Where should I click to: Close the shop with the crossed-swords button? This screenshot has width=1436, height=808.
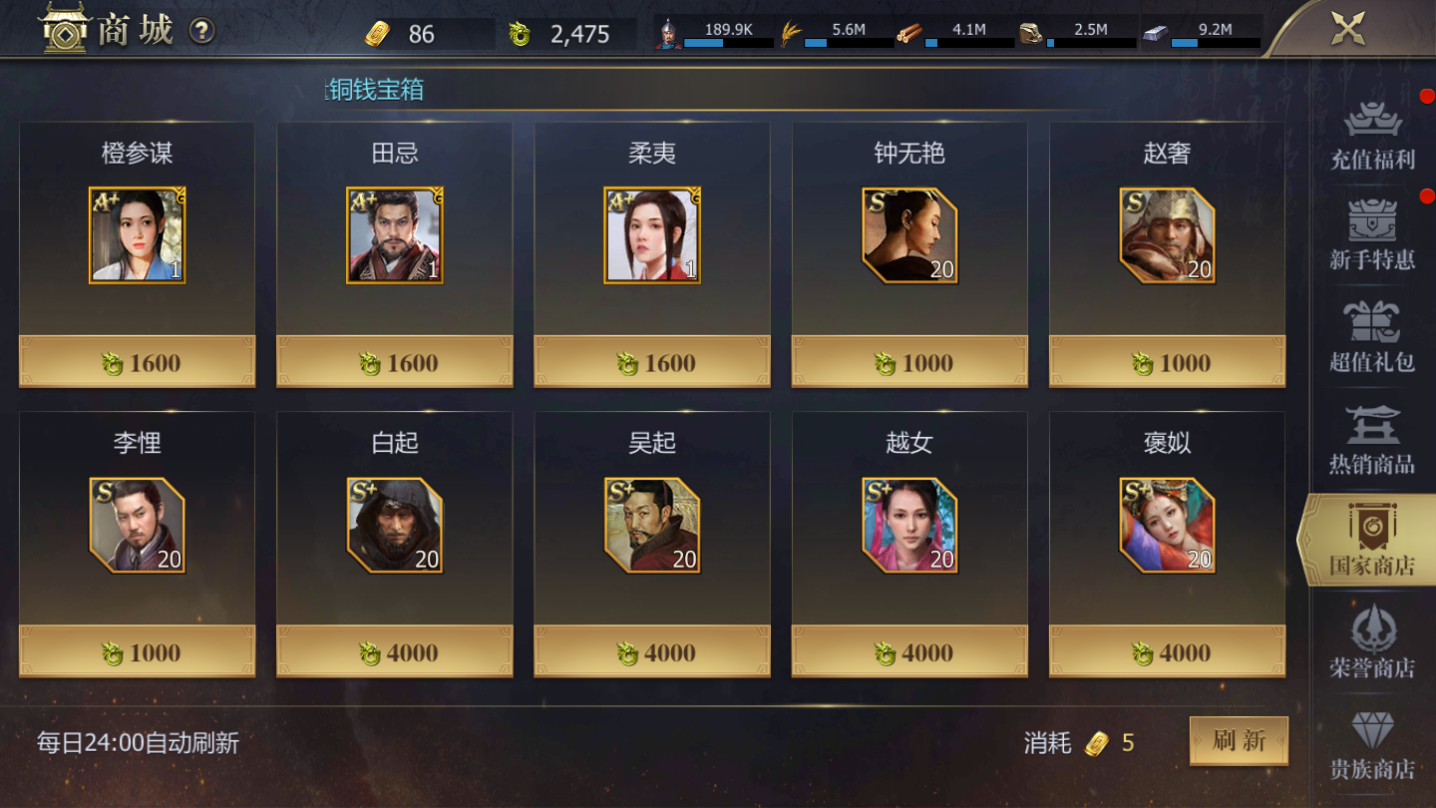click(x=1347, y=29)
